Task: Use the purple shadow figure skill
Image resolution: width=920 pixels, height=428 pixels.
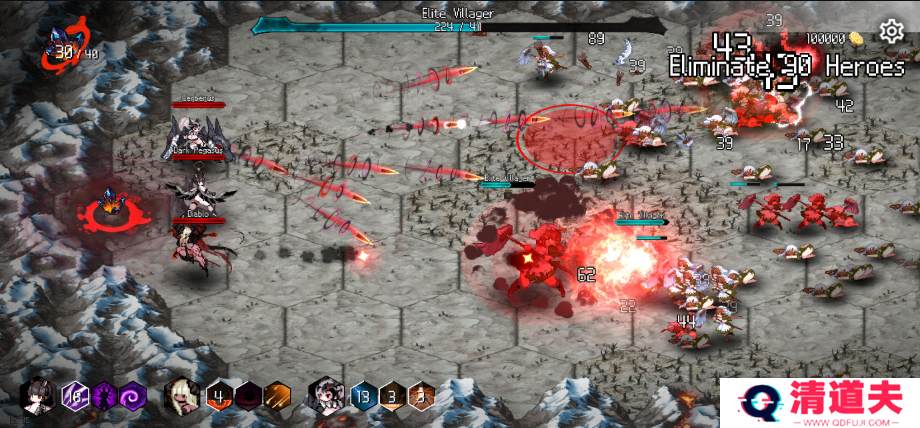Action: (104, 396)
